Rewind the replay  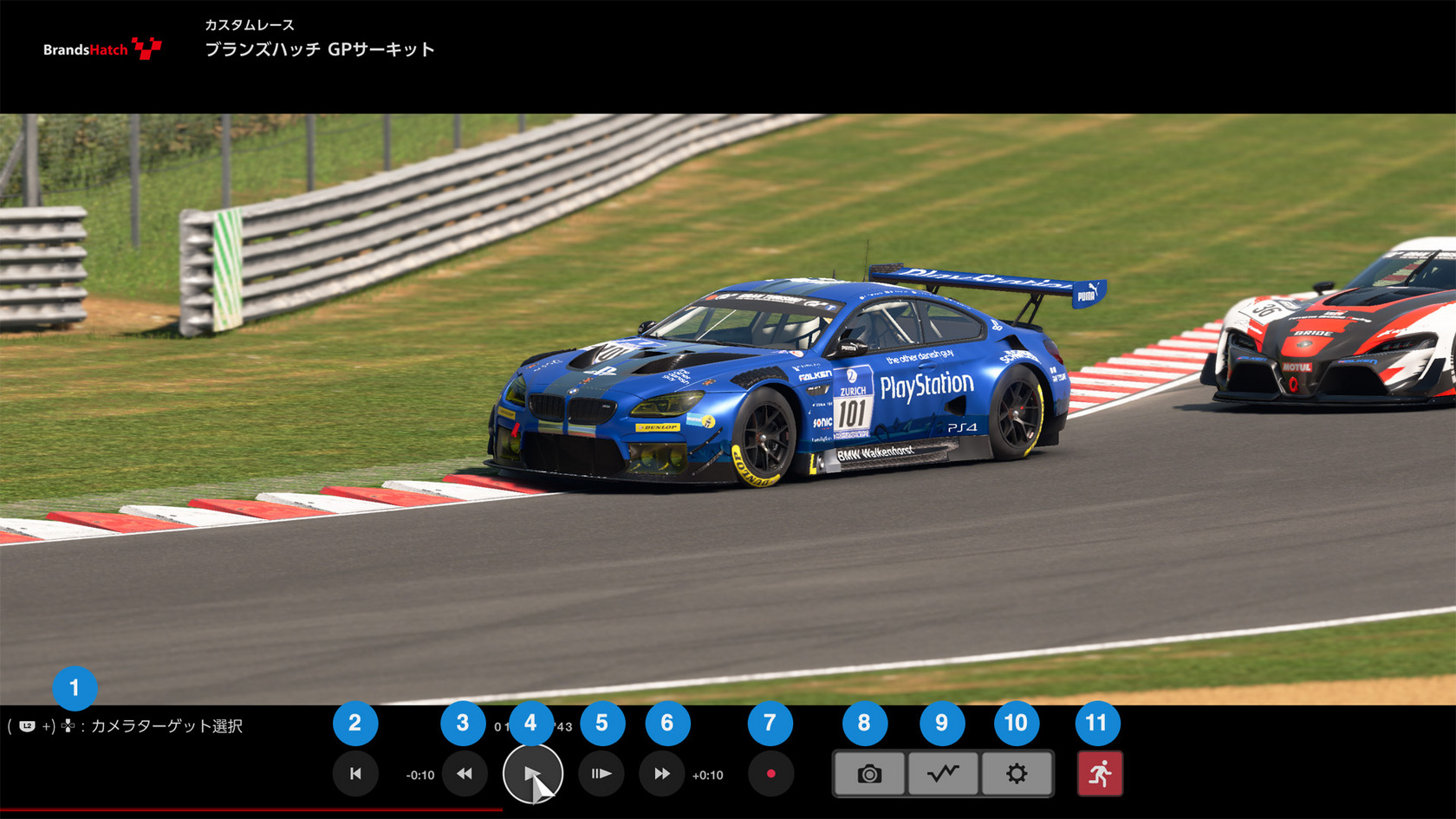[x=465, y=774]
